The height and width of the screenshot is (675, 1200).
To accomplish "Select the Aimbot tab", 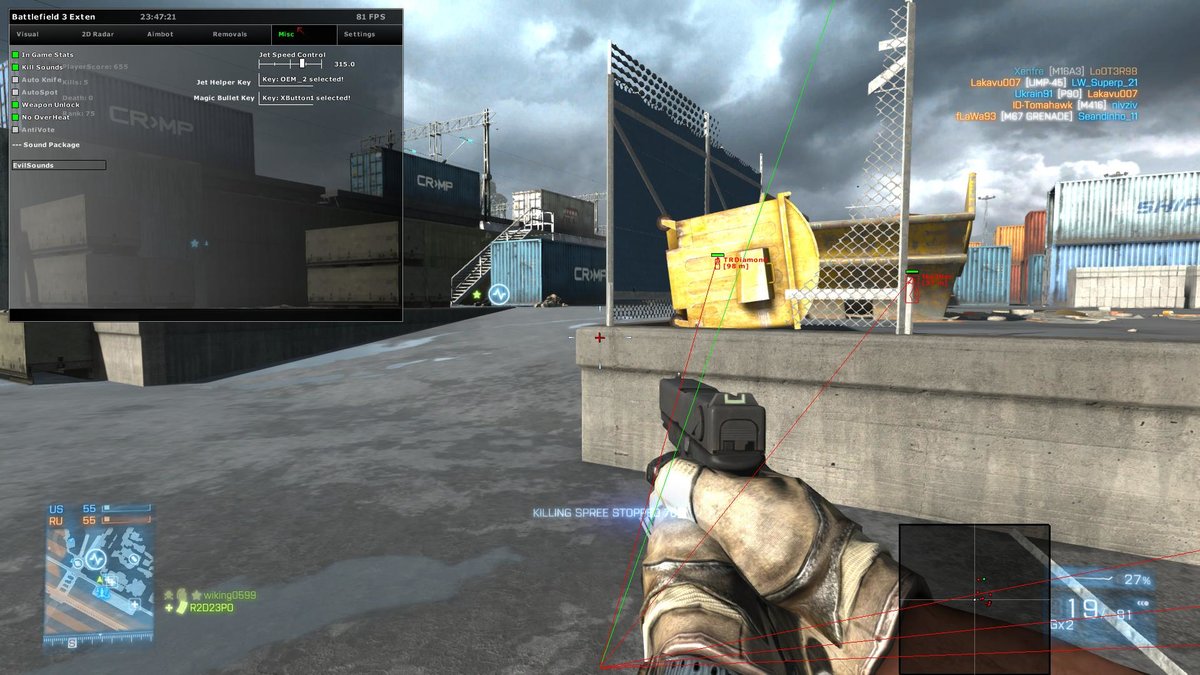I will (x=160, y=34).
